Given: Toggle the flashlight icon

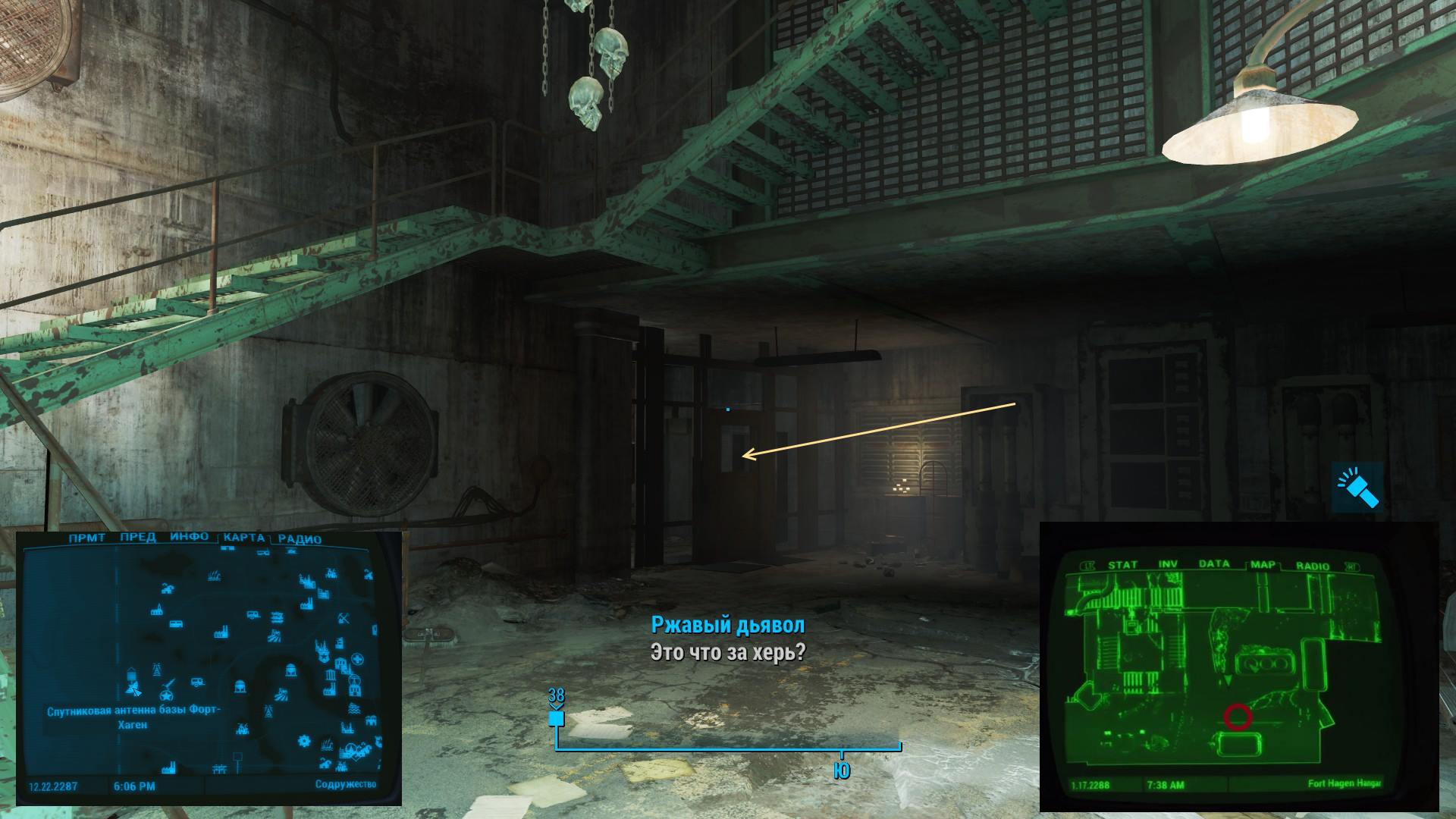Looking at the screenshot, I should [x=1357, y=487].
